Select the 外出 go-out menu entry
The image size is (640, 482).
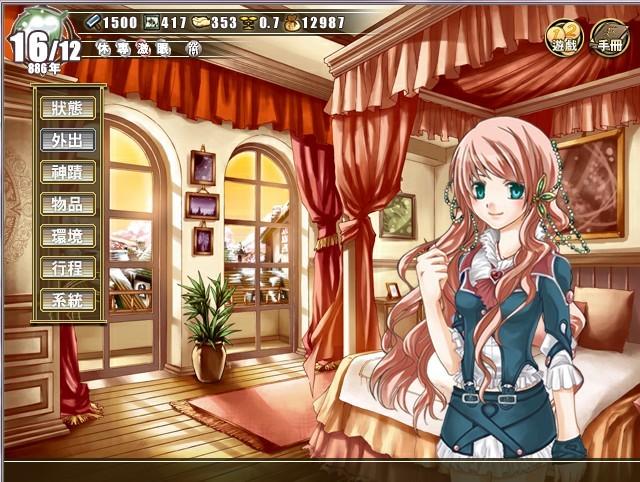(68, 140)
